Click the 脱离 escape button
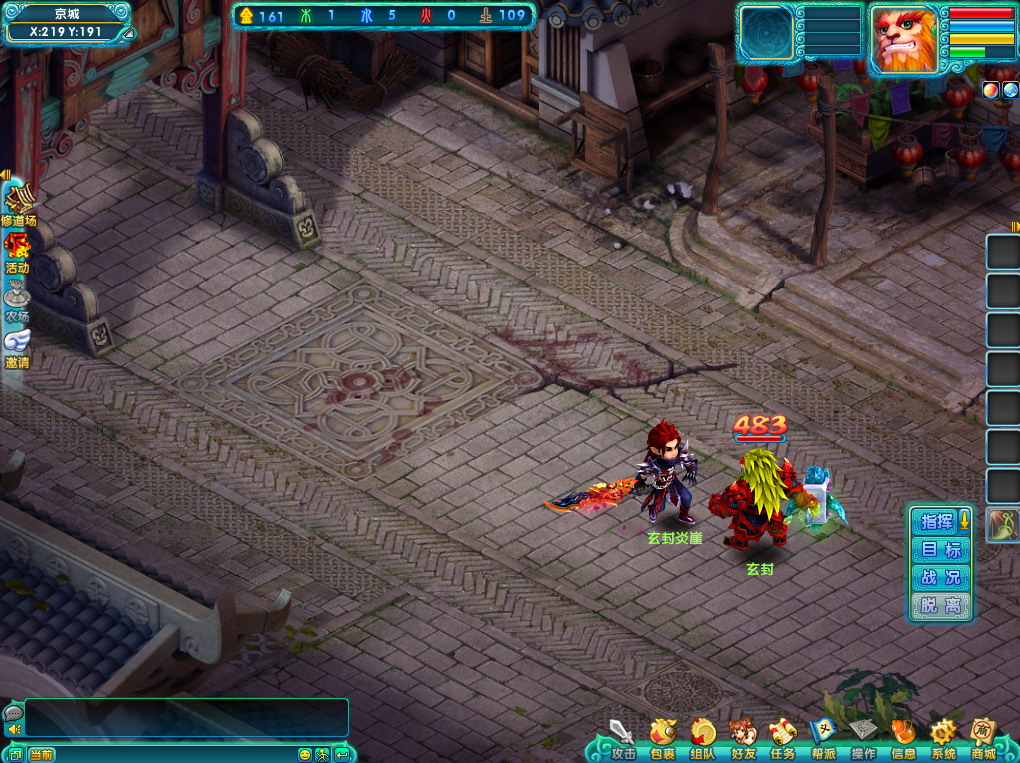 tap(940, 605)
